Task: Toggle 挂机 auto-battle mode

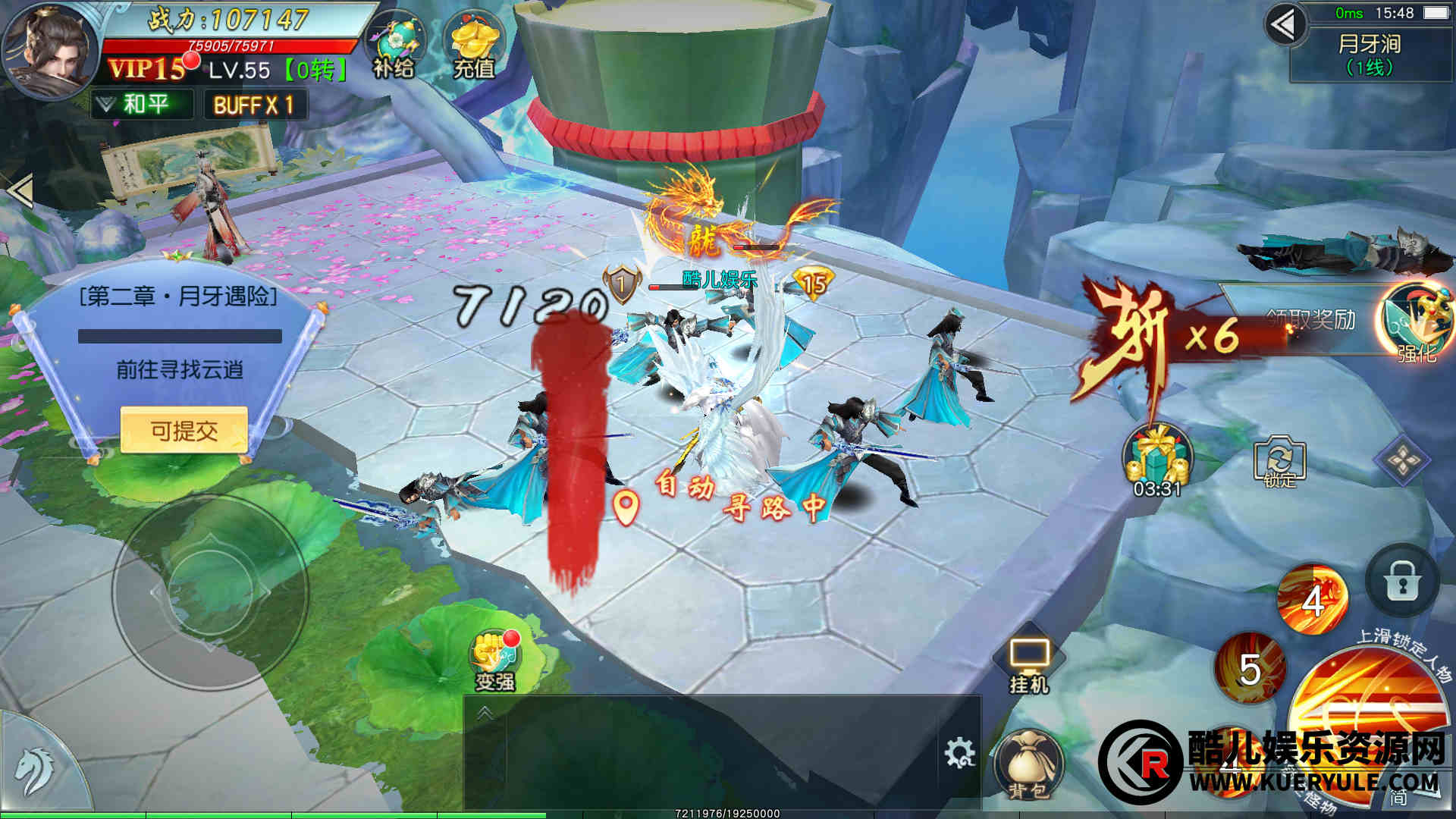Action: pyautogui.click(x=1028, y=665)
